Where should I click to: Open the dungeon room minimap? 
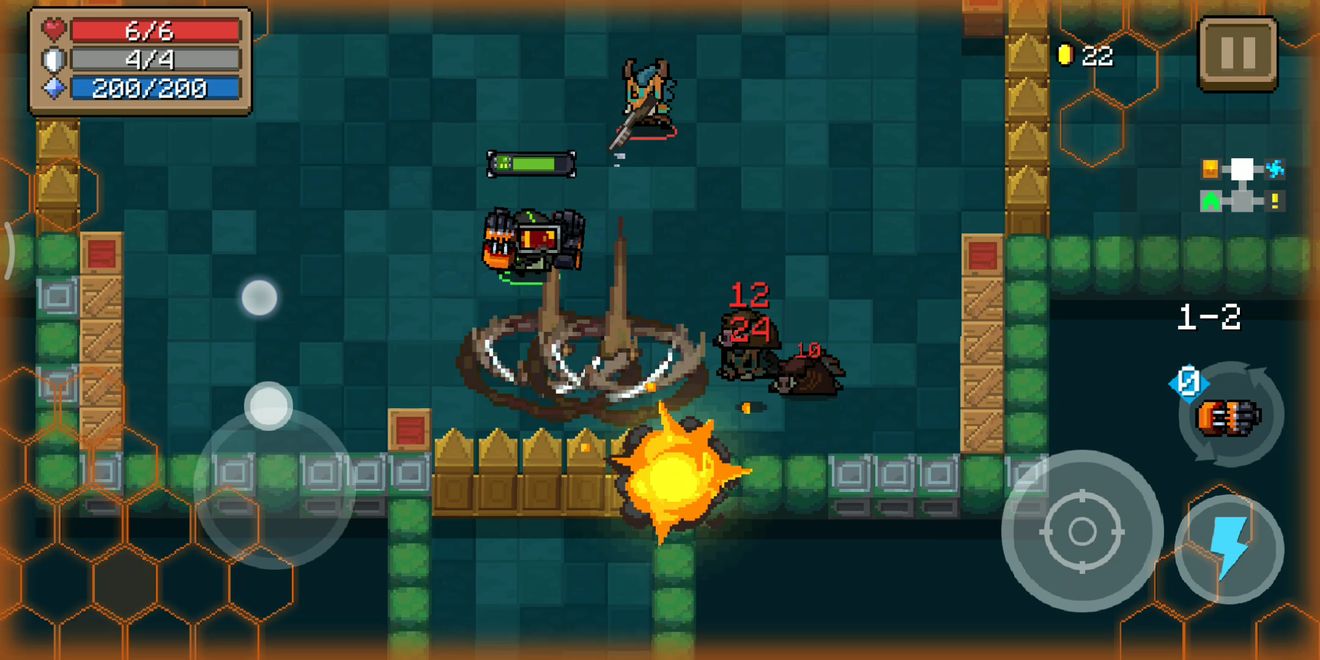tap(1242, 185)
